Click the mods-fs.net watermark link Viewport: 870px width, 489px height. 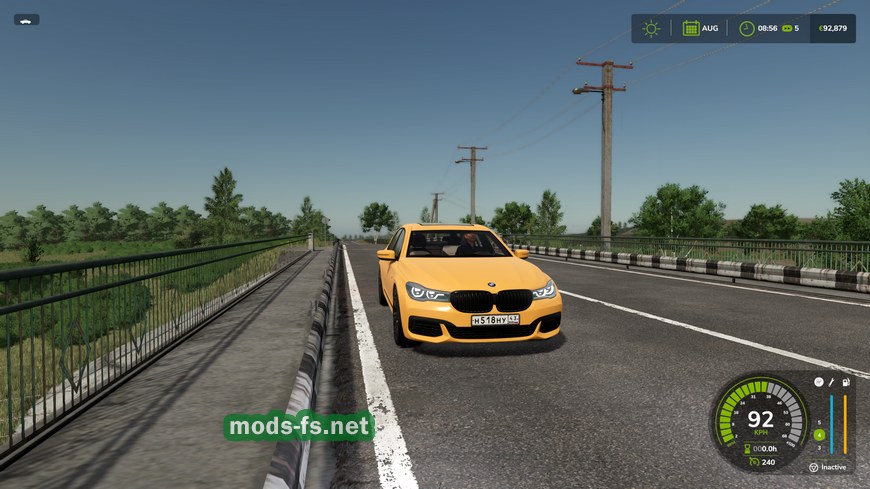[299, 427]
